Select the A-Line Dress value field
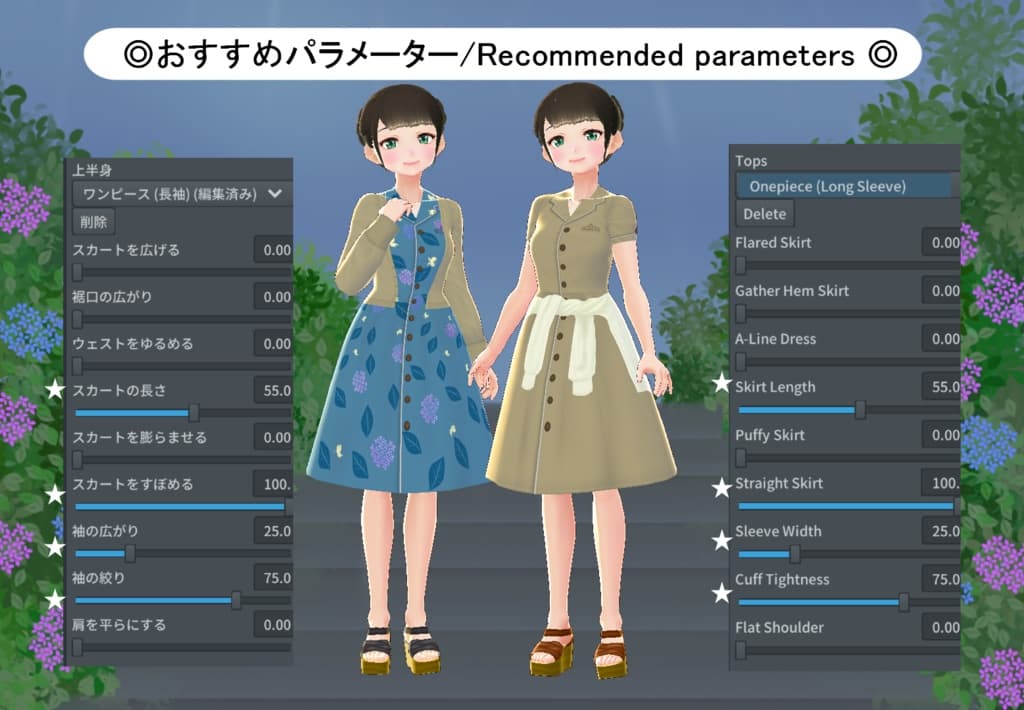Image resolution: width=1024 pixels, height=710 pixels. (941, 339)
